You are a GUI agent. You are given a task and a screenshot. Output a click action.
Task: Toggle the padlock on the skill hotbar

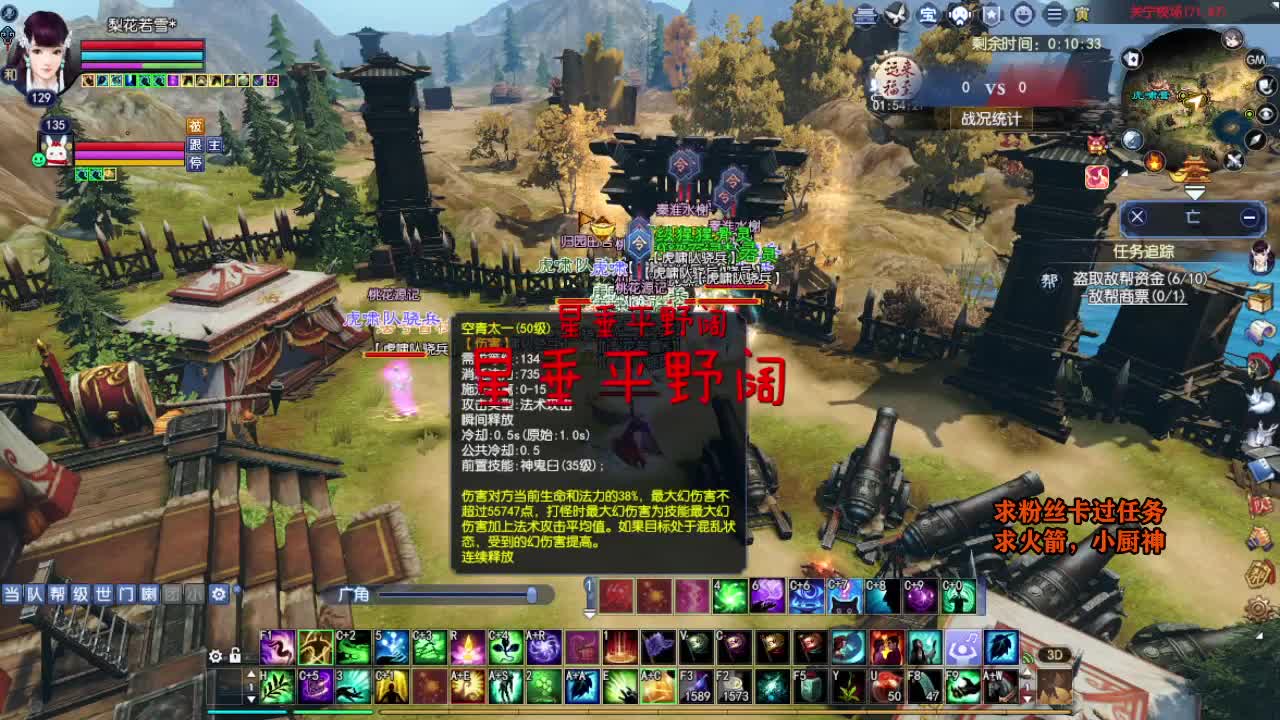235,657
